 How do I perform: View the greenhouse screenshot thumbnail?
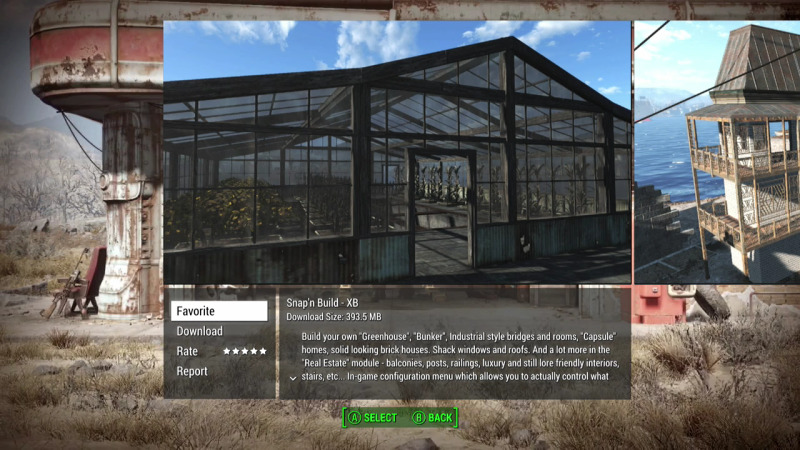[397, 152]
